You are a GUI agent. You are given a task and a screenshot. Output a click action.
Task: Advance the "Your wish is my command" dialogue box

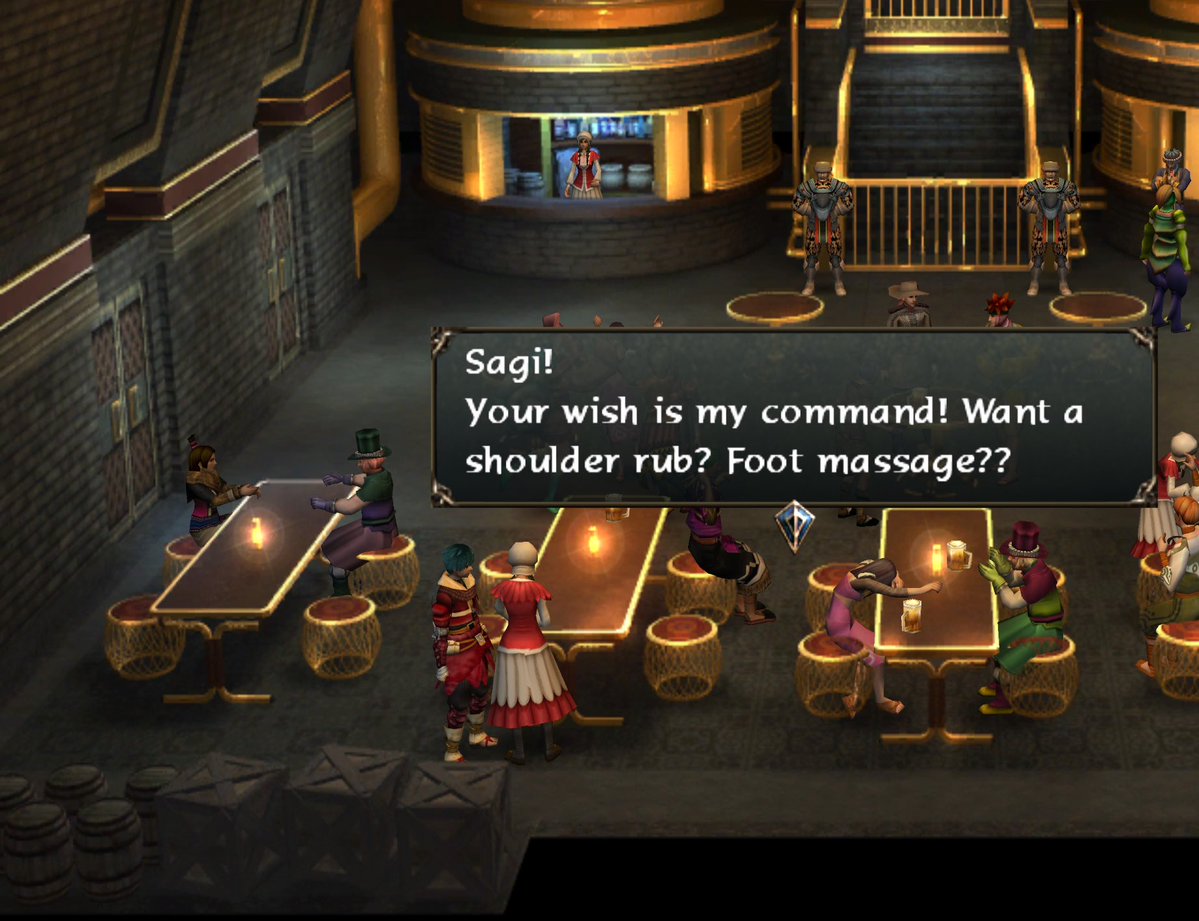pyautogui.click(x=793, y=415)
